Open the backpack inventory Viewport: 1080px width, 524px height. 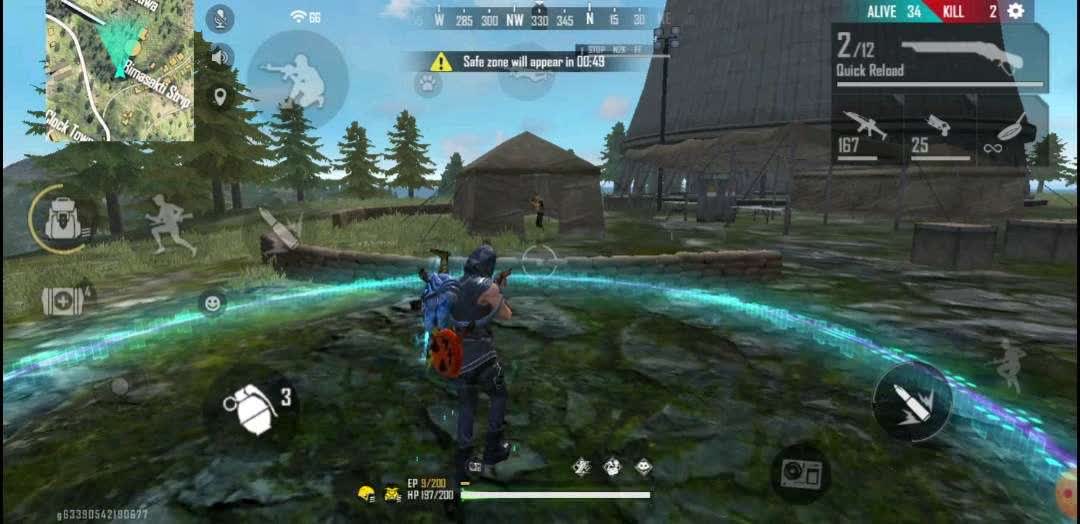point(62,217)
